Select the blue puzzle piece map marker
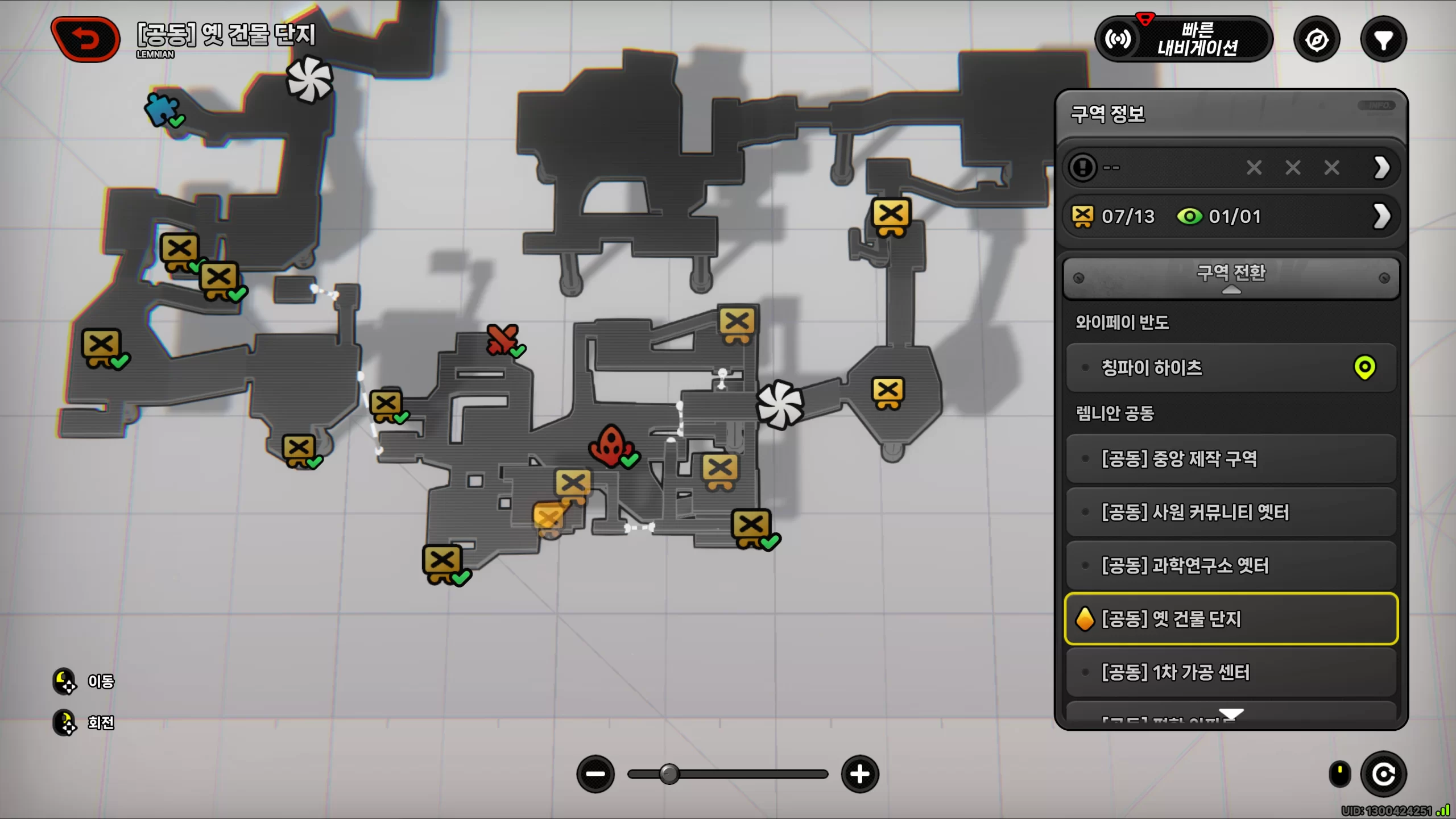 [x=161, y=109]
